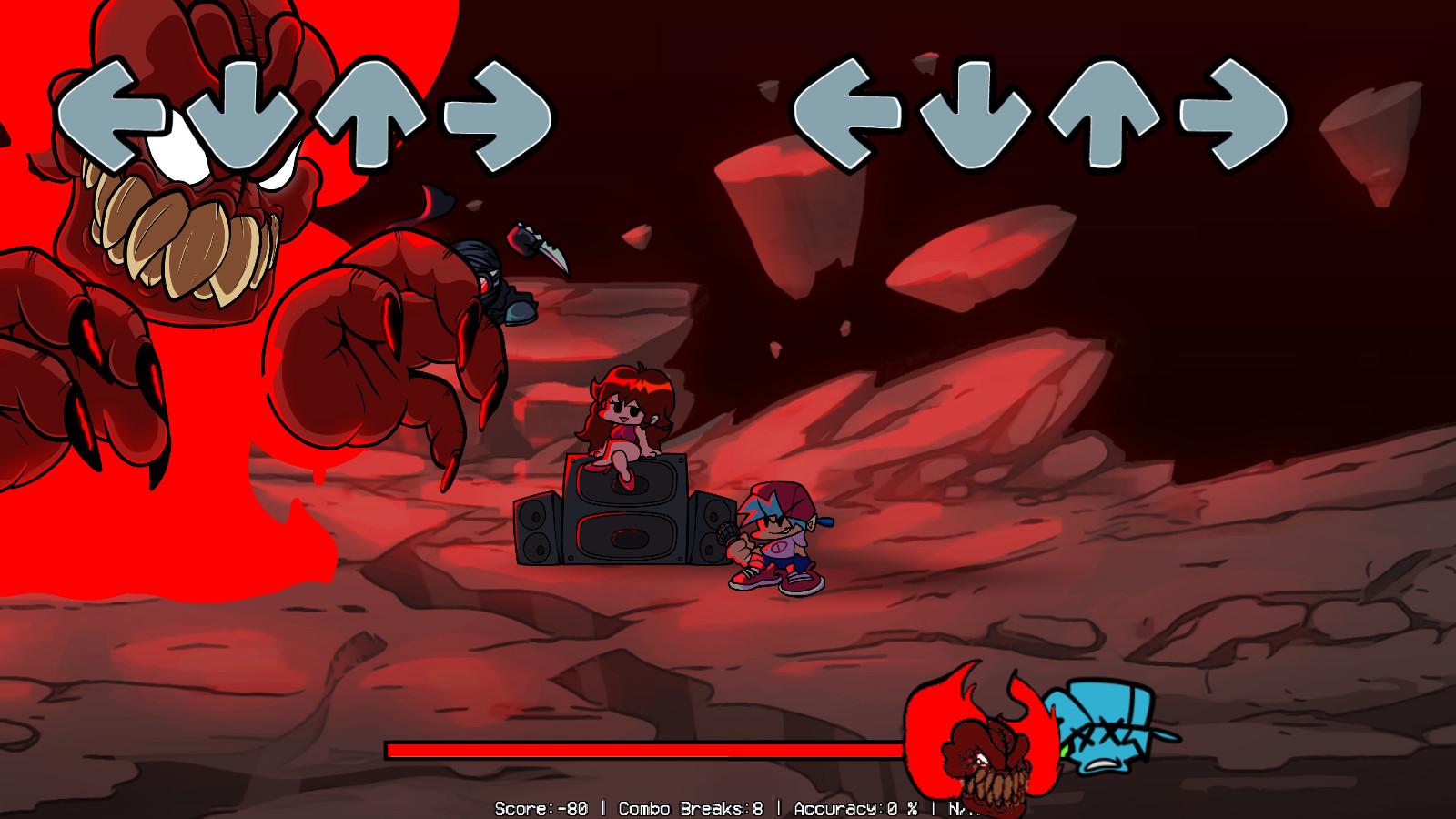Click Girlfriend sitting on the speakers
This screenshot has width=1456, height=819.
point(628,419)
